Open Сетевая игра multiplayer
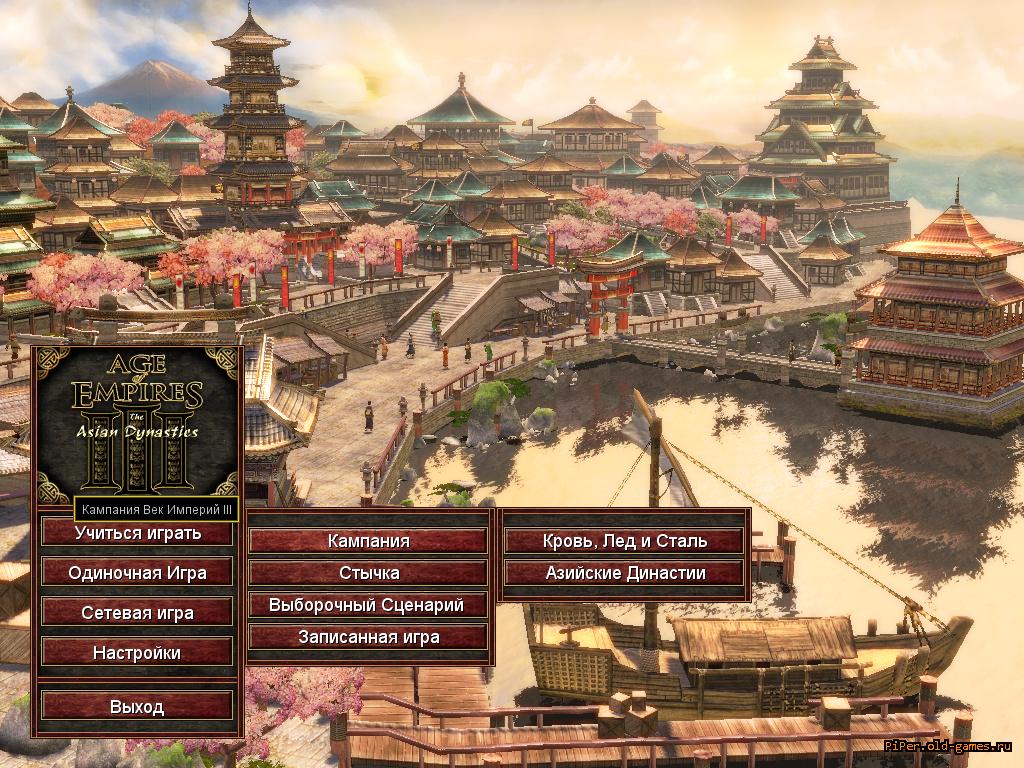 click(x=137, y=613)
